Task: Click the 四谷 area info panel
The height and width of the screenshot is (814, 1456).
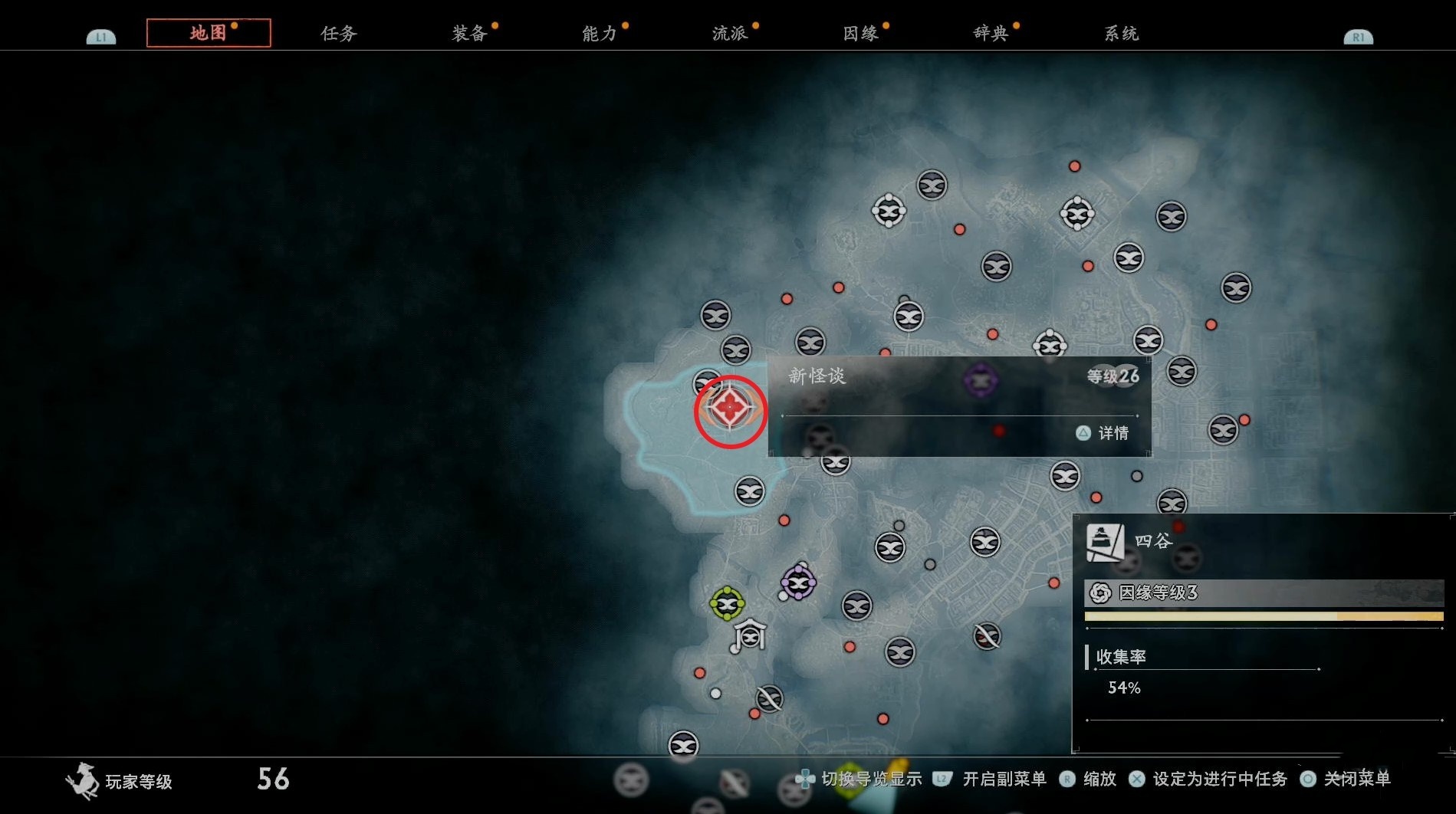Action: pos(1263,632)
